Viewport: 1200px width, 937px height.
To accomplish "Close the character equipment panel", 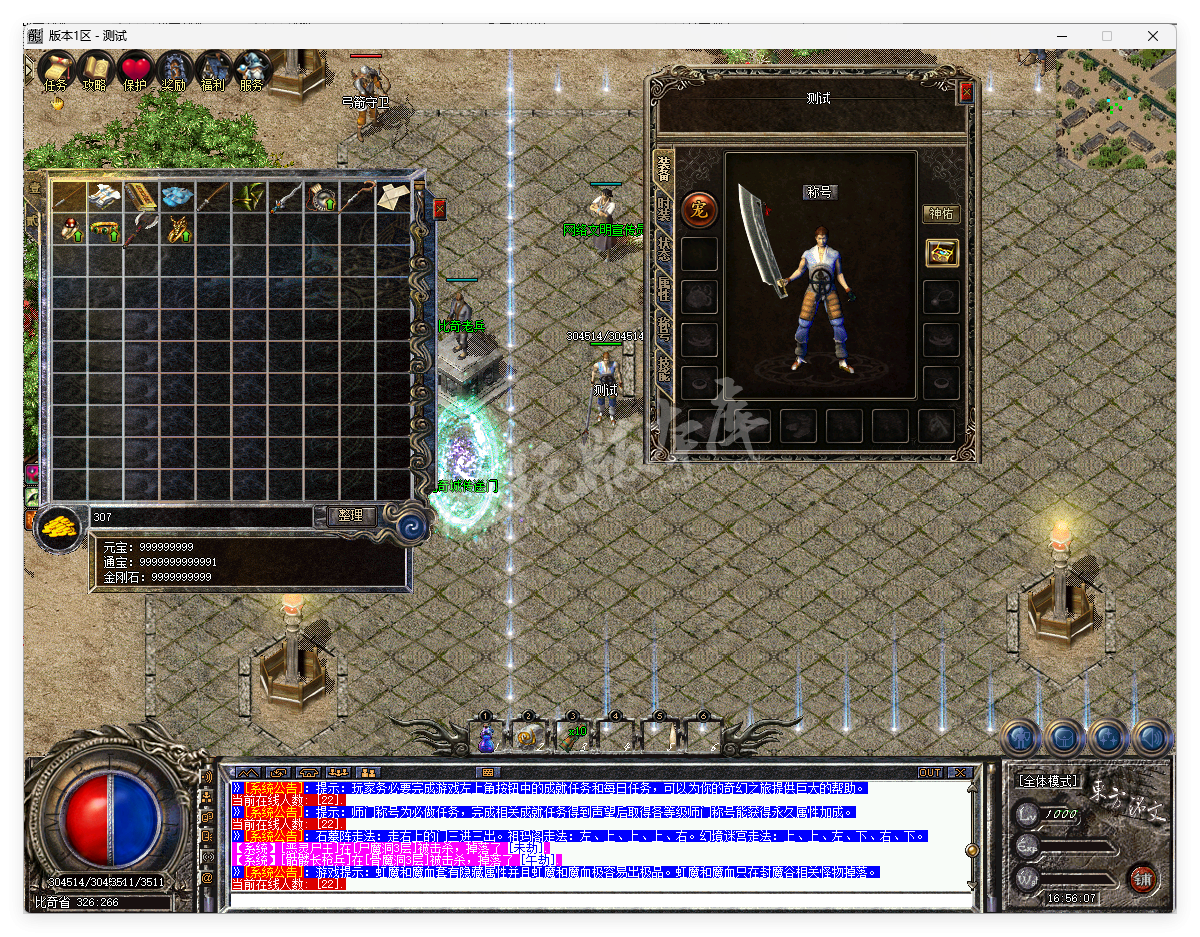I will tap(966, 92).
